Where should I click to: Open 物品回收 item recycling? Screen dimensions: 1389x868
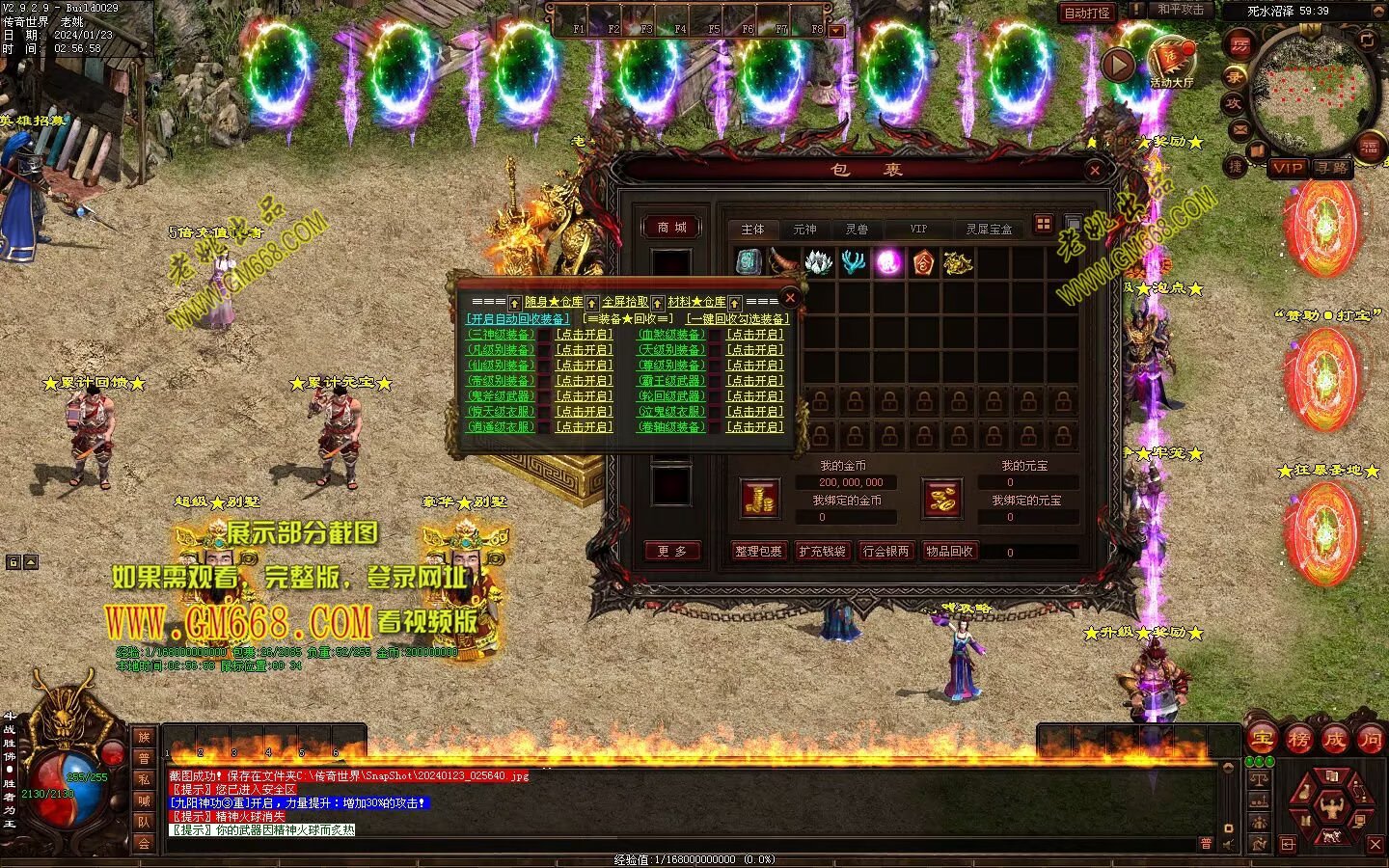(949, 552)
